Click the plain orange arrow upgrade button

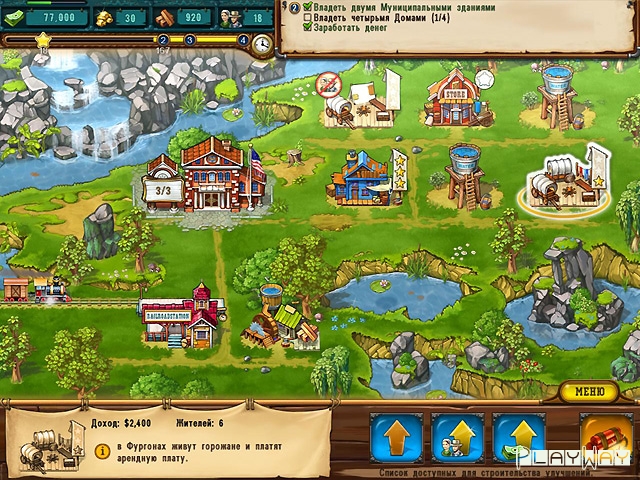click(x=395, y=438)
